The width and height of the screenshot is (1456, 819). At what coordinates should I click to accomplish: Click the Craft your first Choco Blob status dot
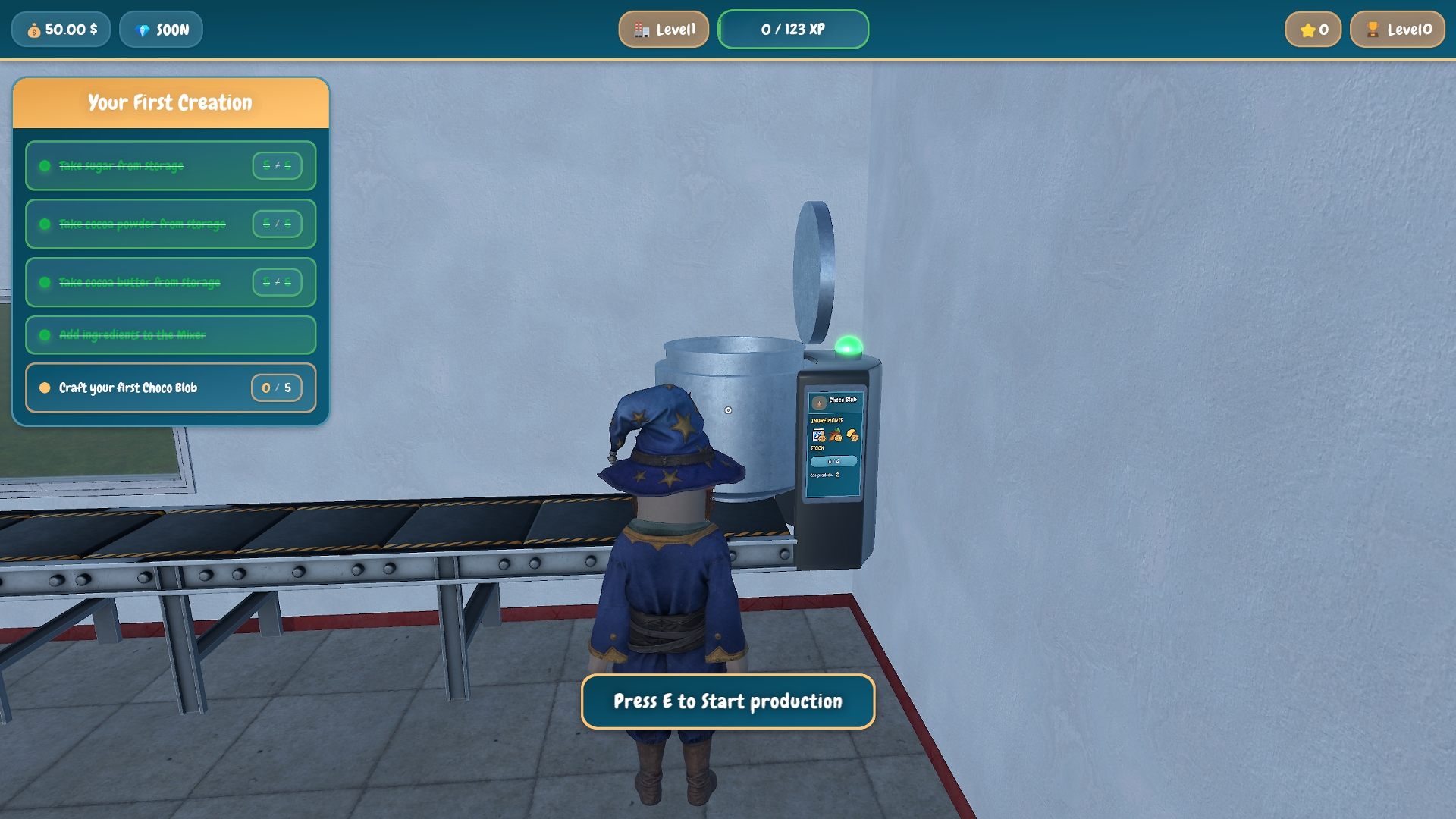pyautogui.click(x=45, y=388)
